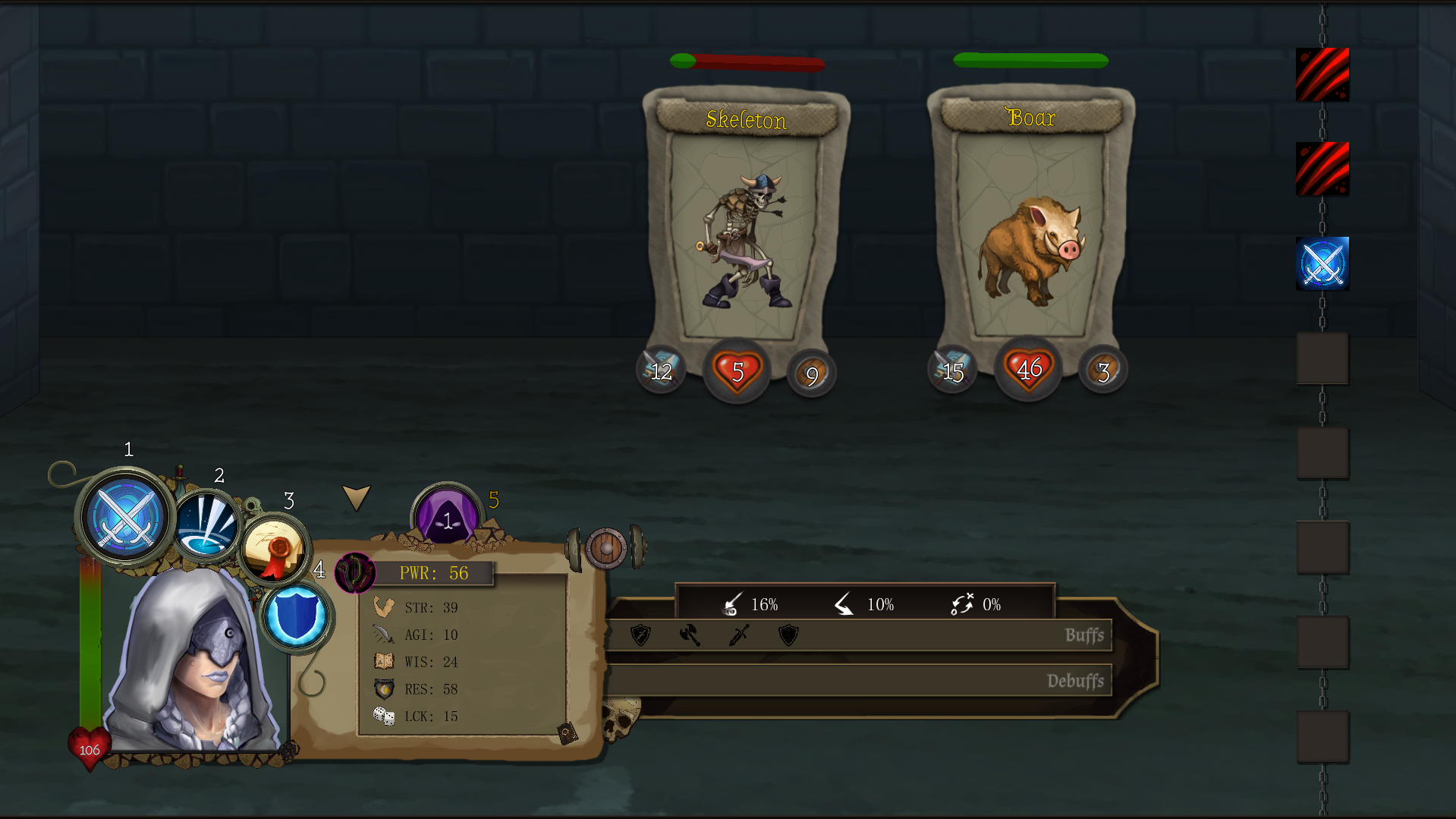Select the blue crossed swords turn marker

(x=1322, y=264)
